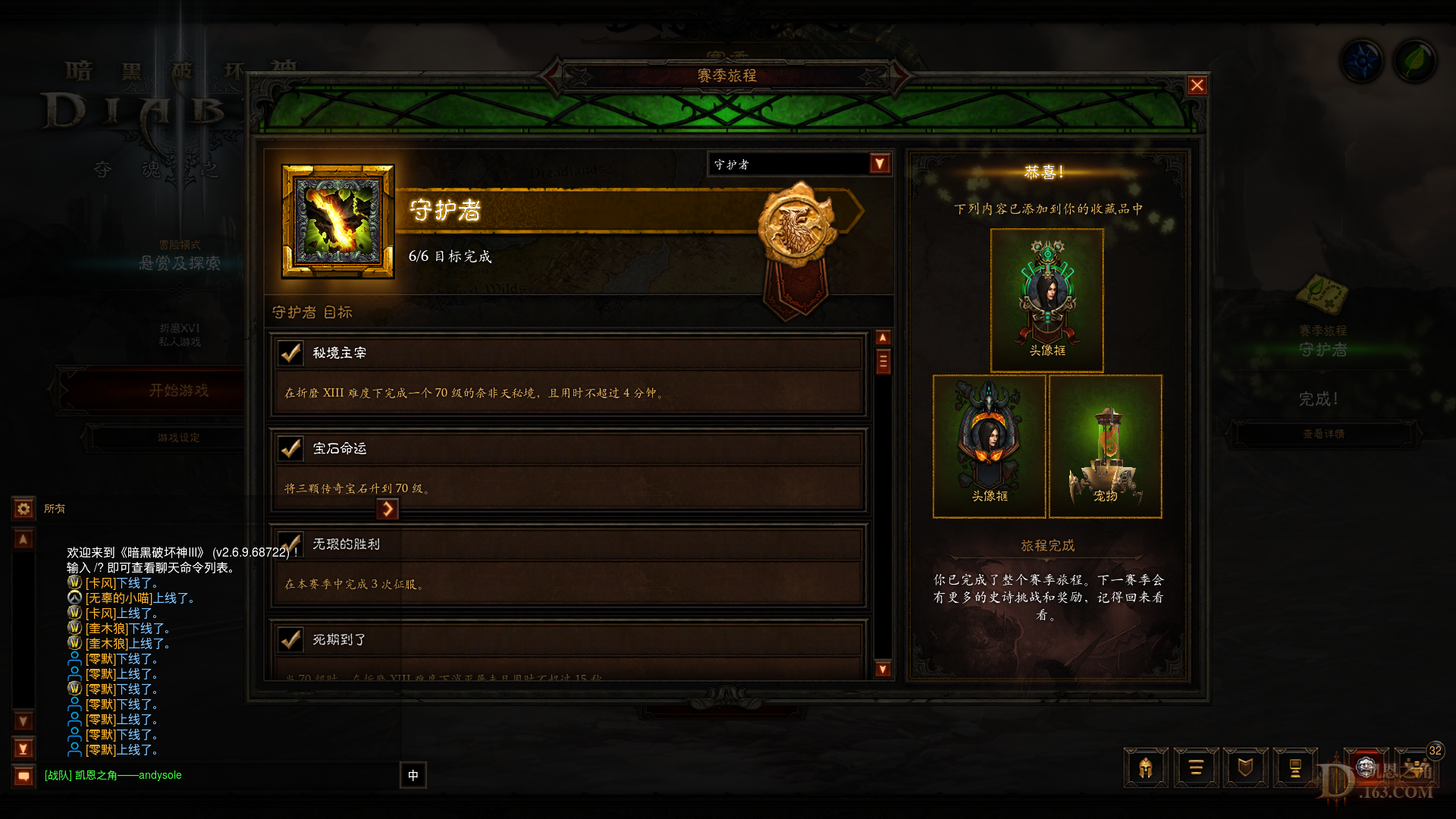Click the 宠物 pet reward thumbnail

pyautogui.click(x=1105, y=446)
